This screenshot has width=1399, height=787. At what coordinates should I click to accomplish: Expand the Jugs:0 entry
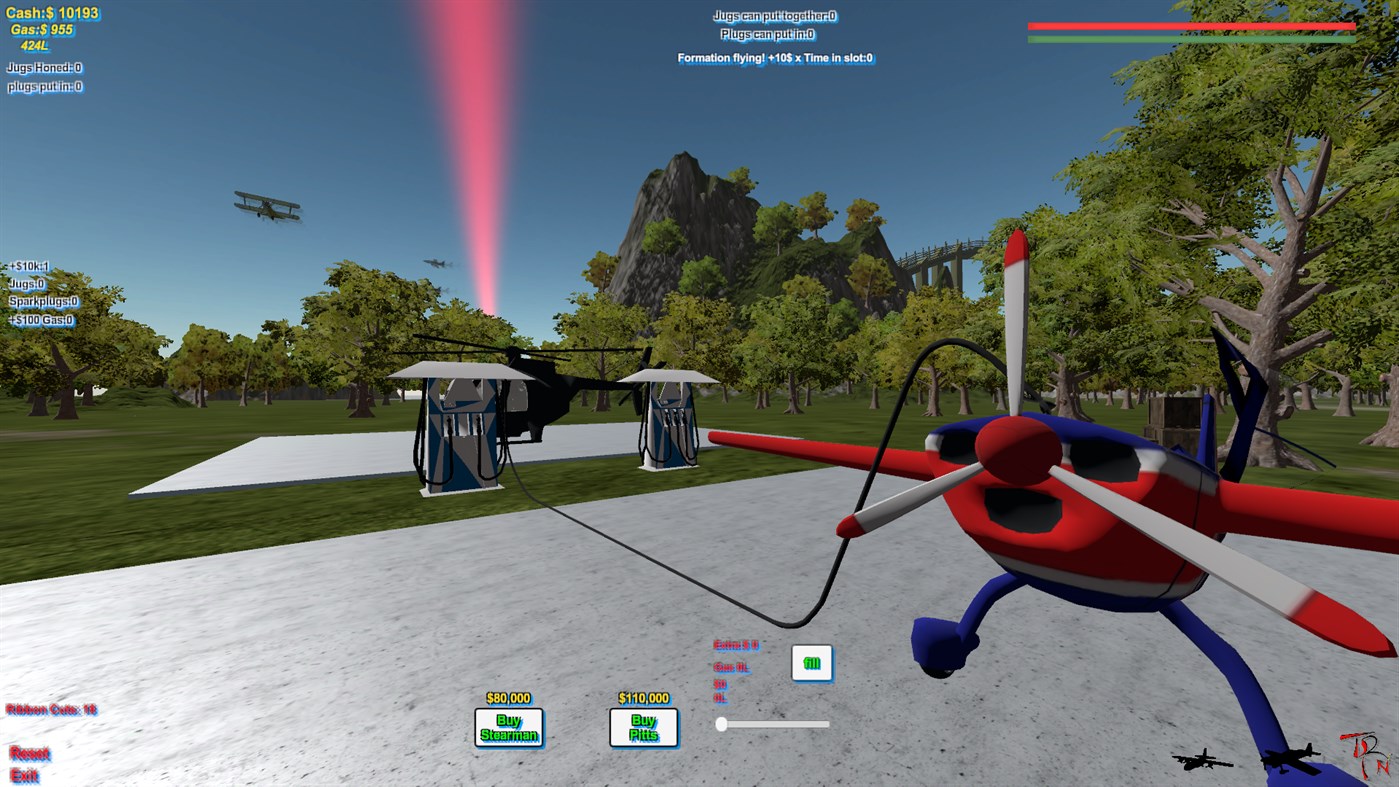pyautogui.click(x=25, y=284)
